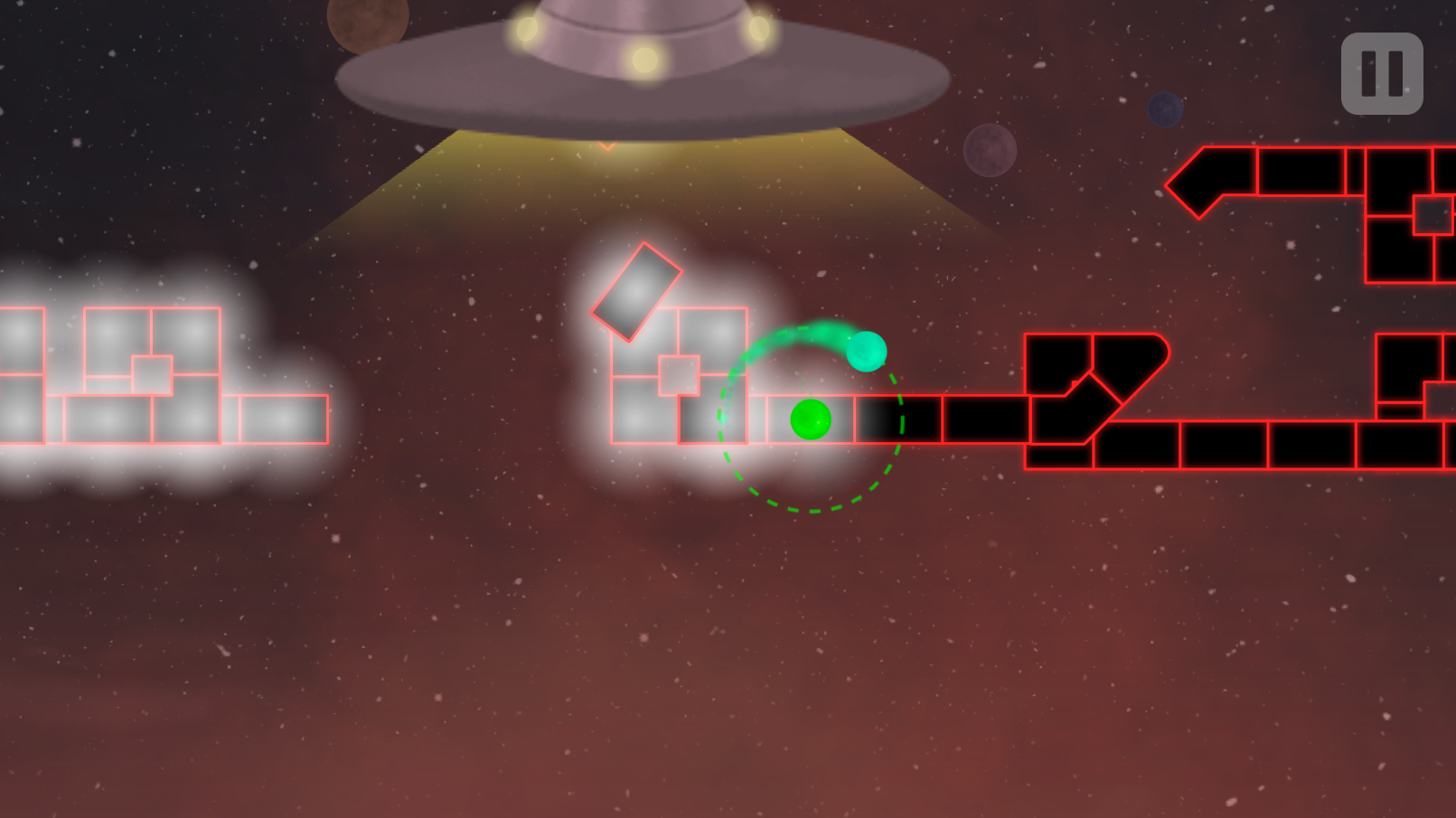Select the green player ball
Image resolution: width=1456 pixels, height=818 pixels.
pos(811,418)
